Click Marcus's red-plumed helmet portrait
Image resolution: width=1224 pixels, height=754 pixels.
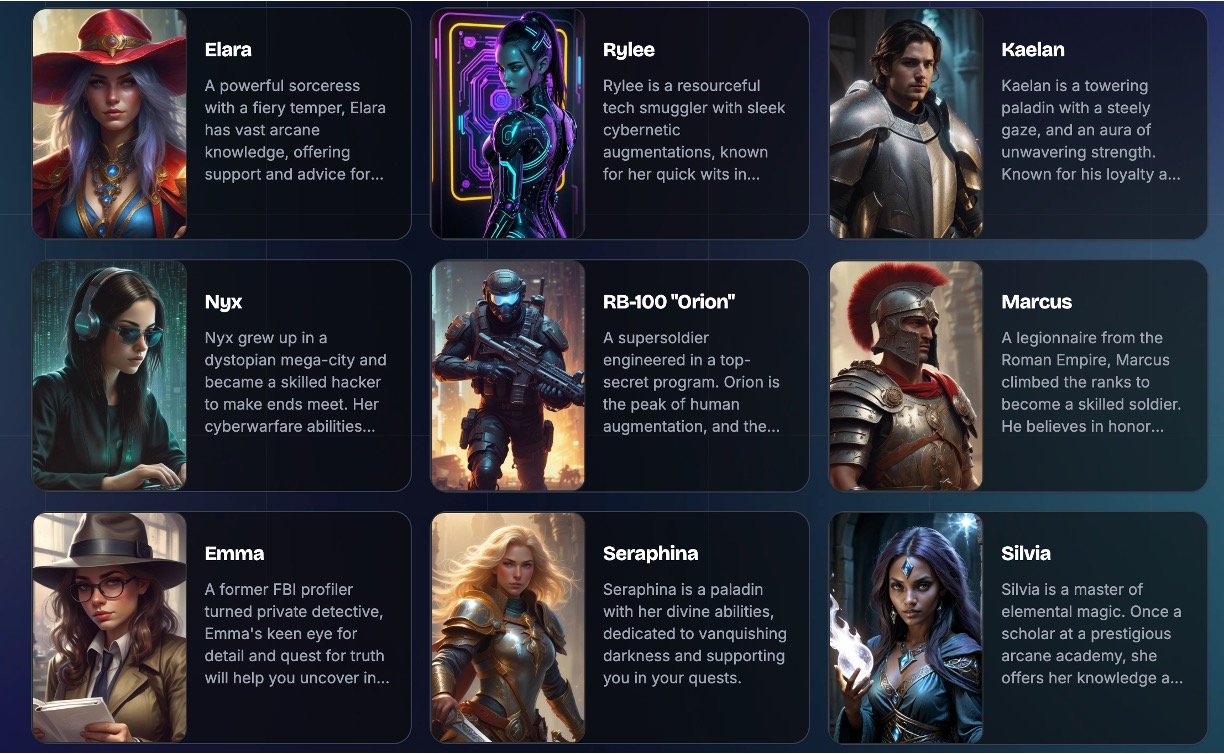click(x=906, y=376)
